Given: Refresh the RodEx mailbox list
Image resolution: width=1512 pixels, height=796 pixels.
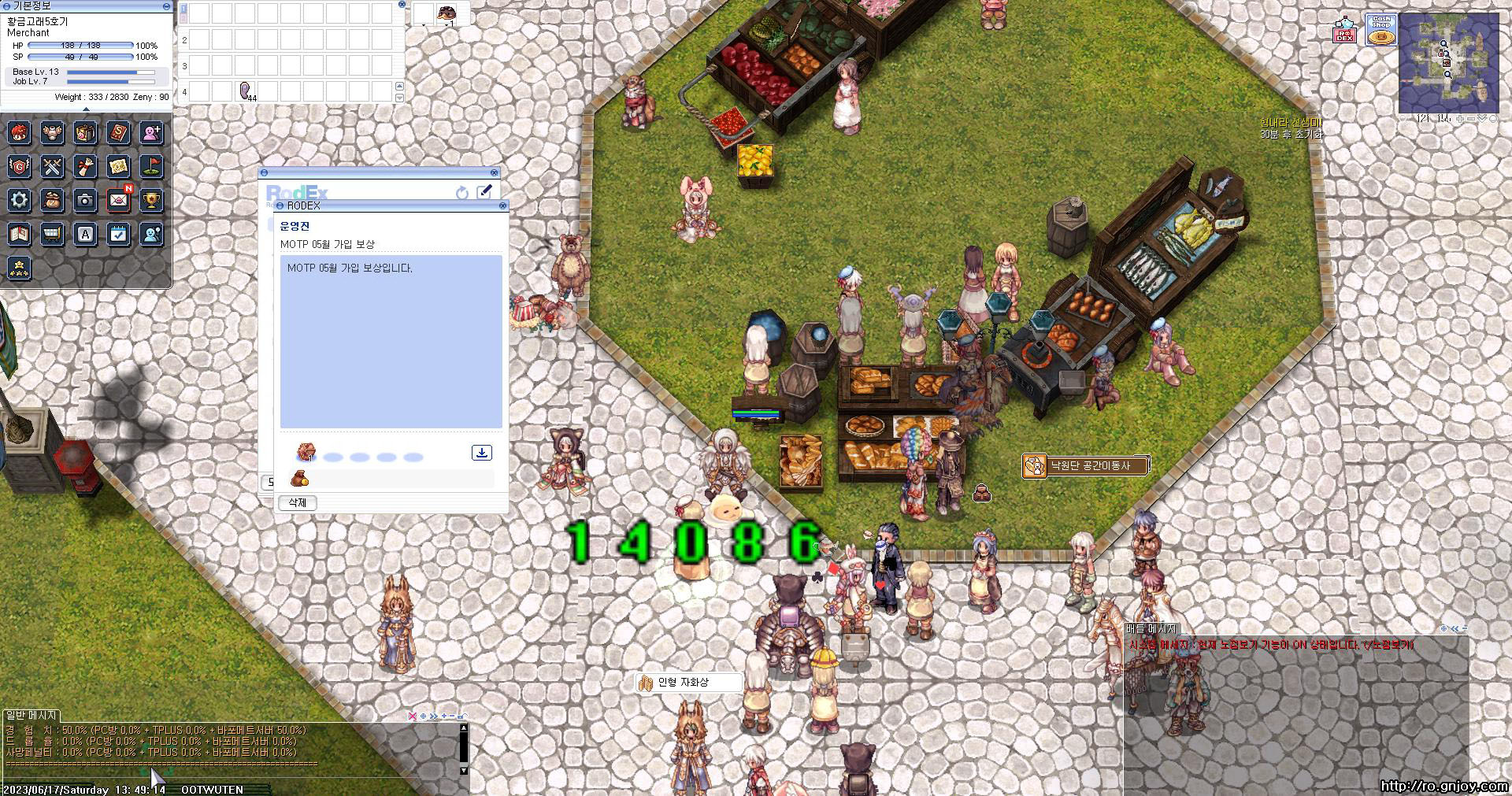Looking at the screenshot, I should pyautogui.click(x=462, y=192).
